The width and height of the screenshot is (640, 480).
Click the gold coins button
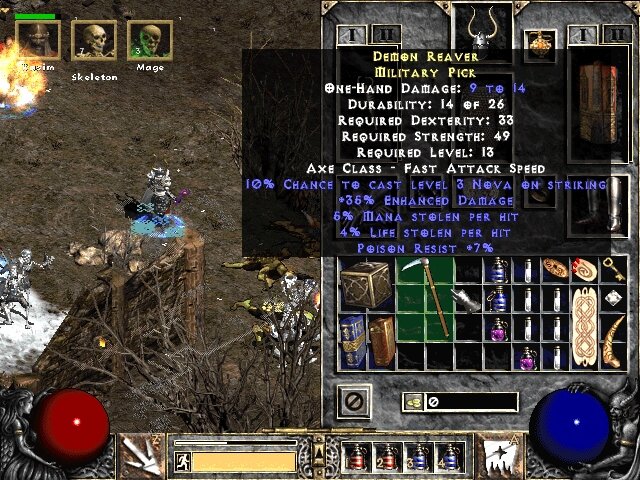tap(411, 402)
